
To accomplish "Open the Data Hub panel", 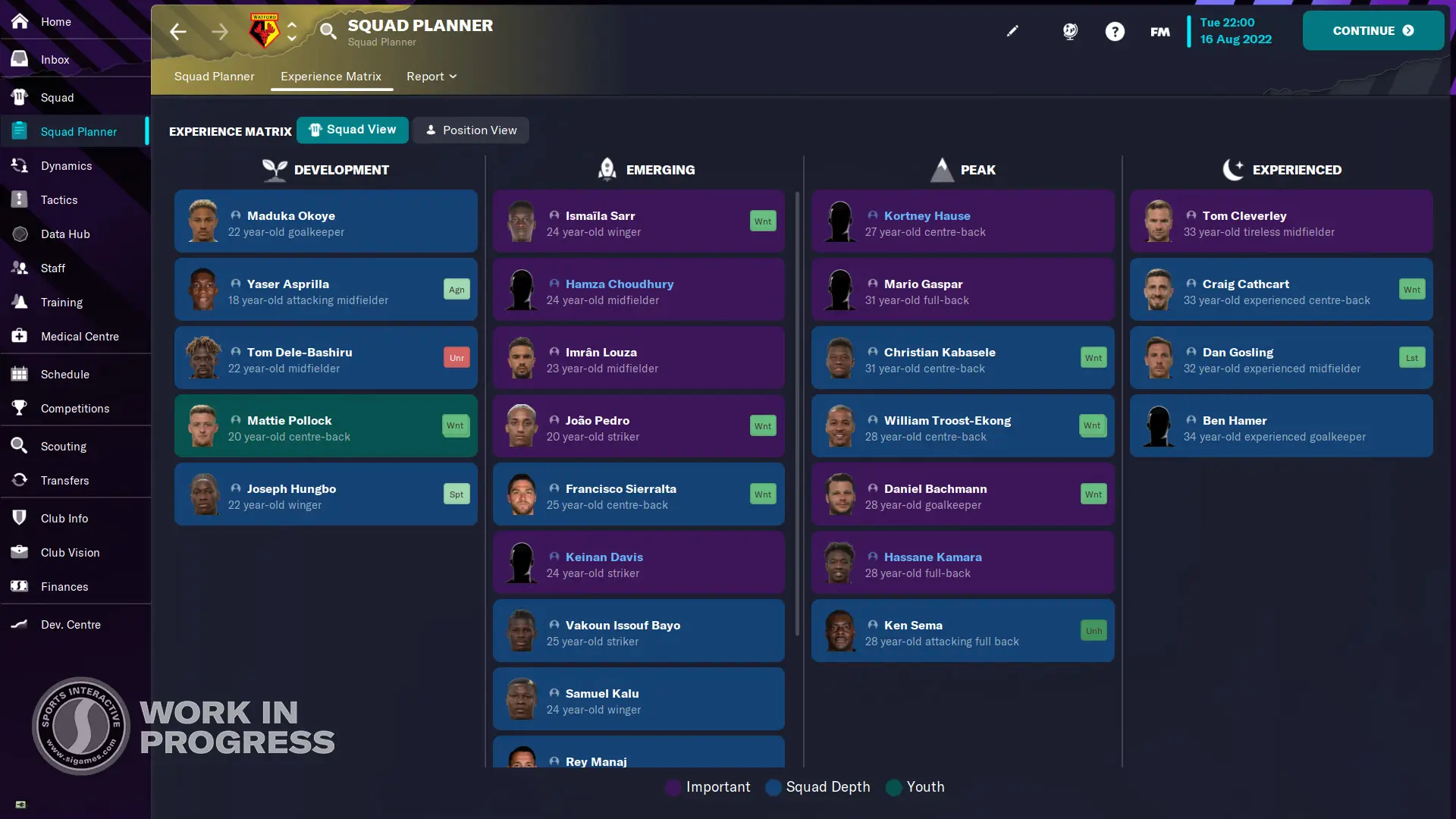I will point(66,234).
